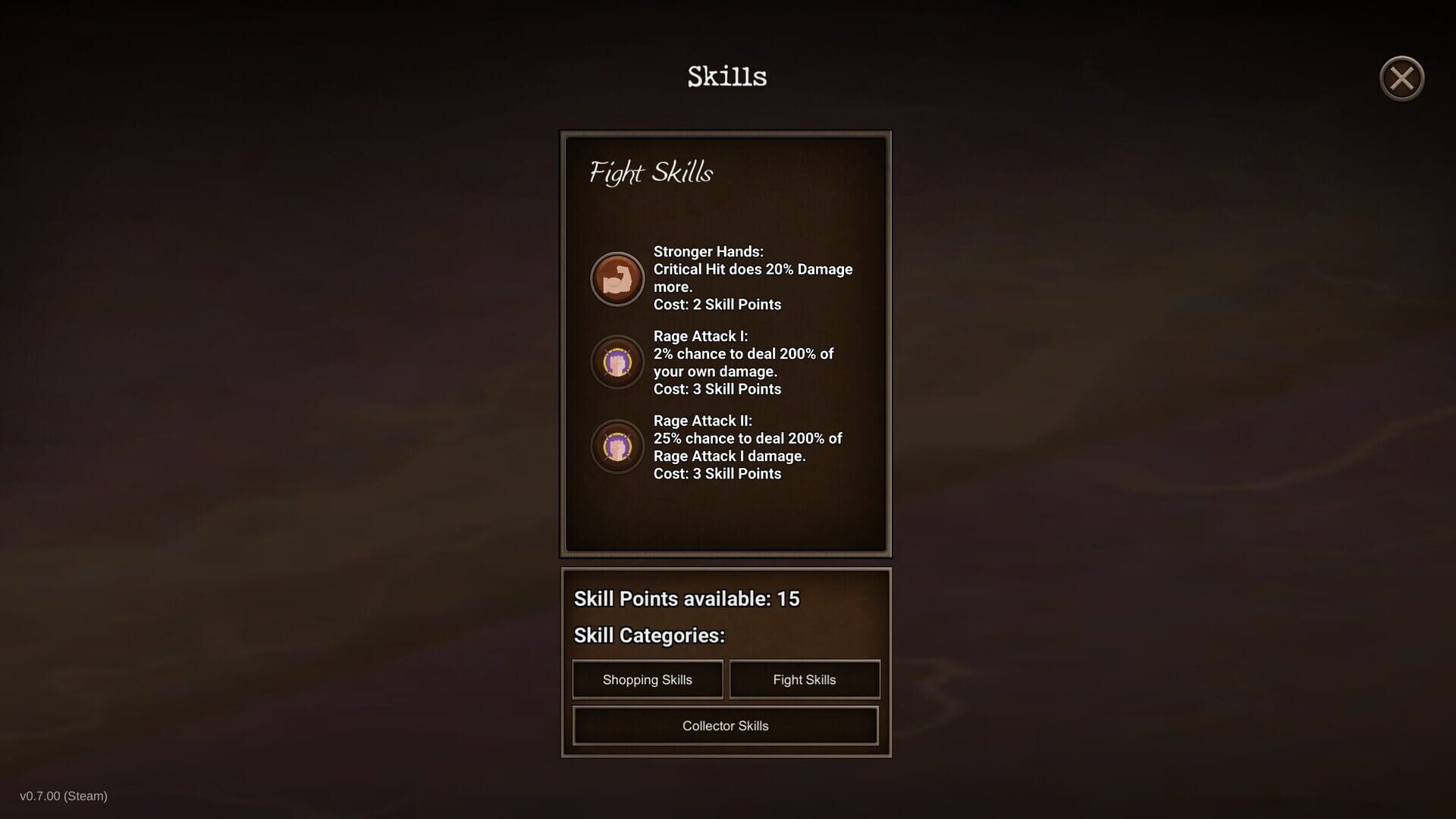Click the purple medallion beside Rage Attack I
The image size is (1456, 819).
point(617,362)
